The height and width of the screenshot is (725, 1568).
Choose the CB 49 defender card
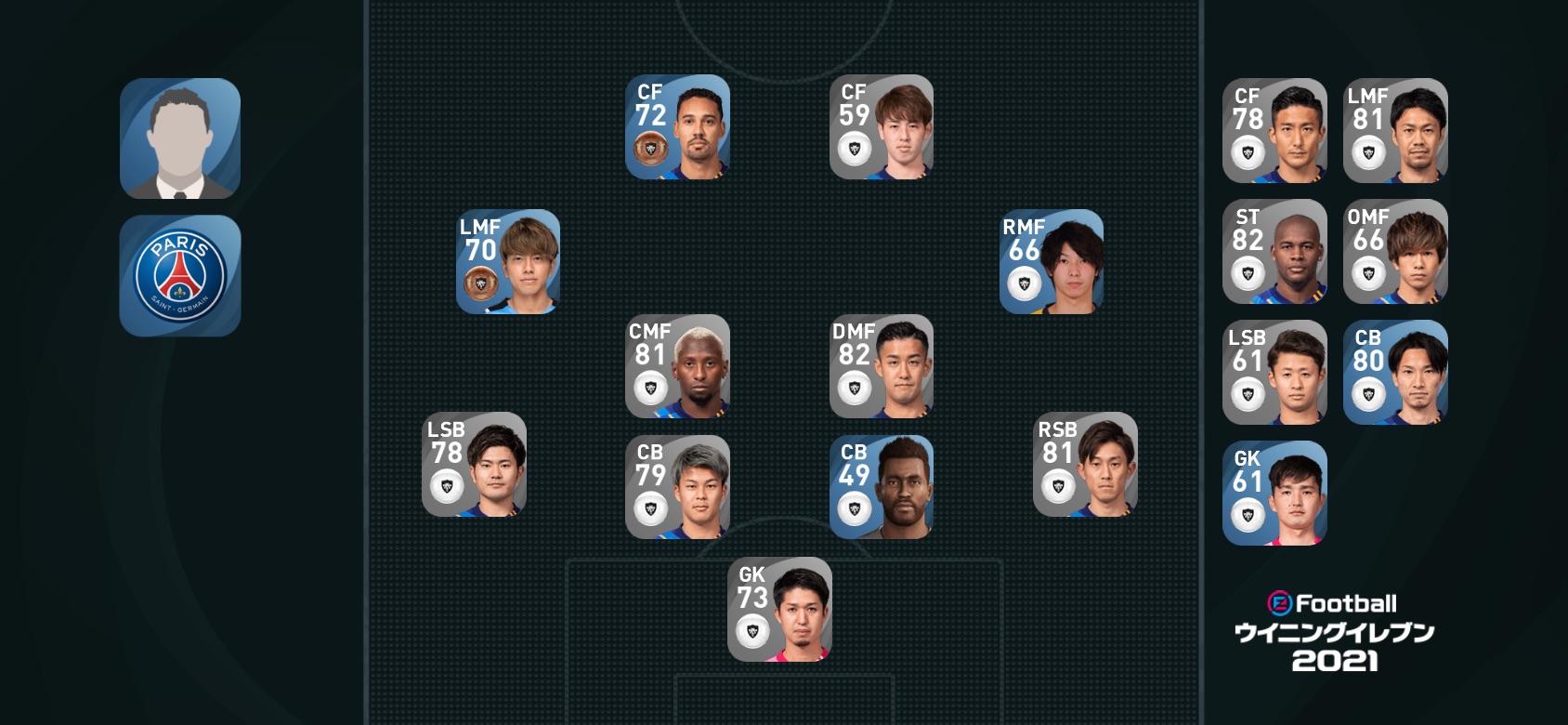tap(881, 487)
